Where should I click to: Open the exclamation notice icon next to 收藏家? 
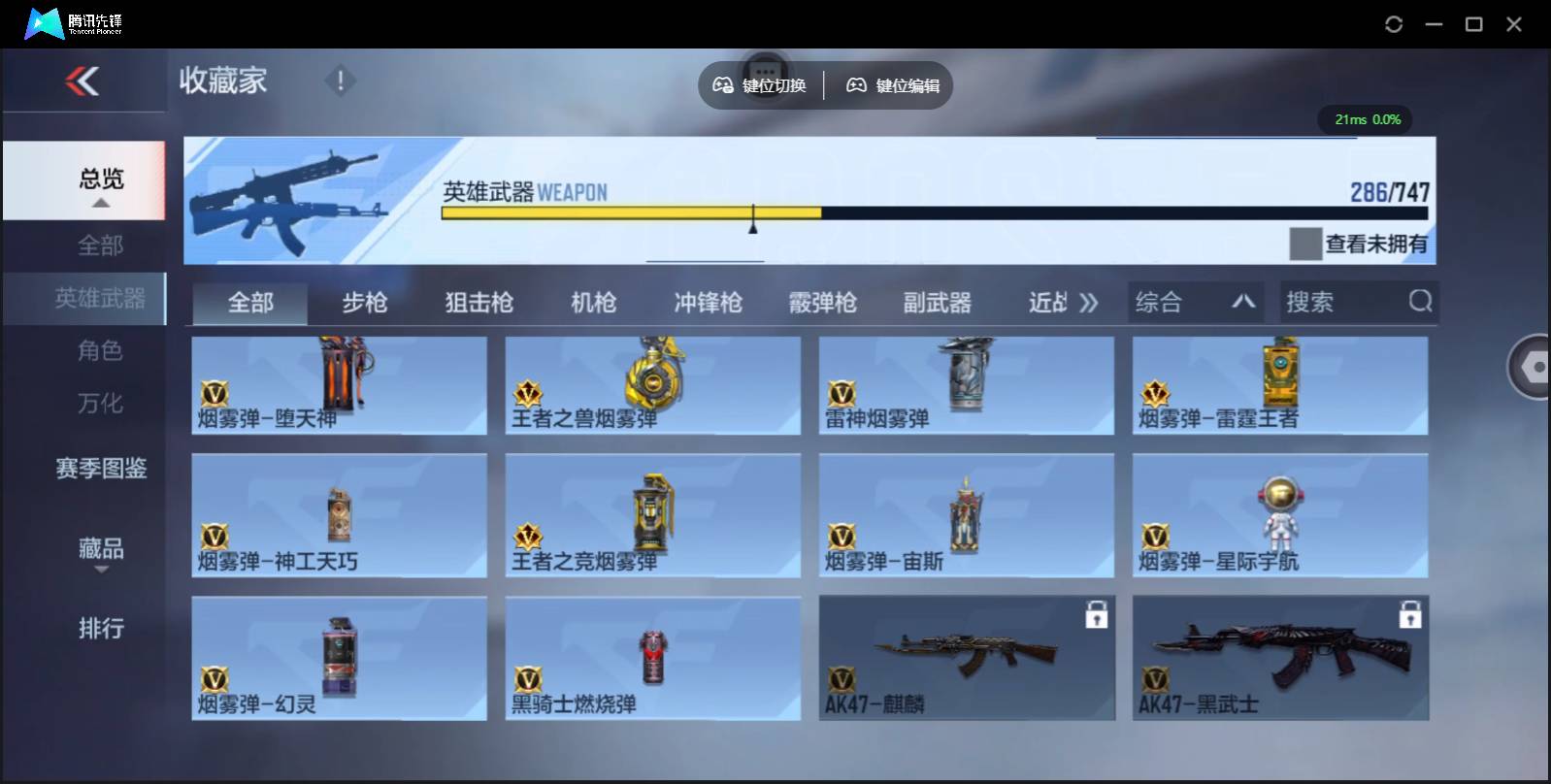(x=340, y=82)
